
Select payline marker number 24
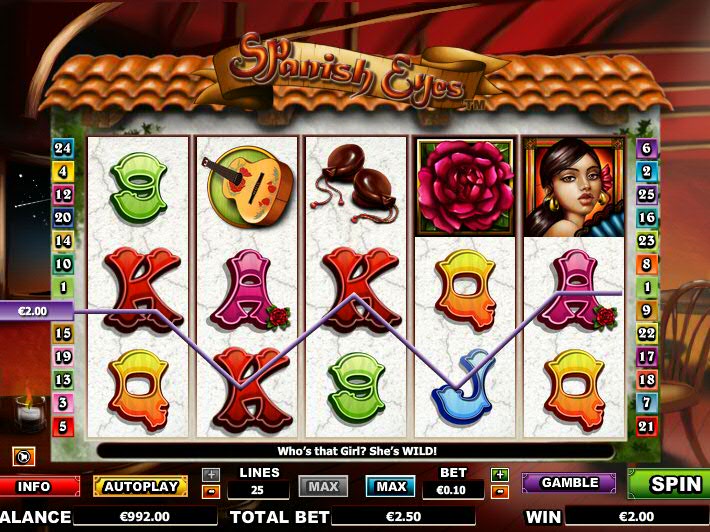coord(63,148)
